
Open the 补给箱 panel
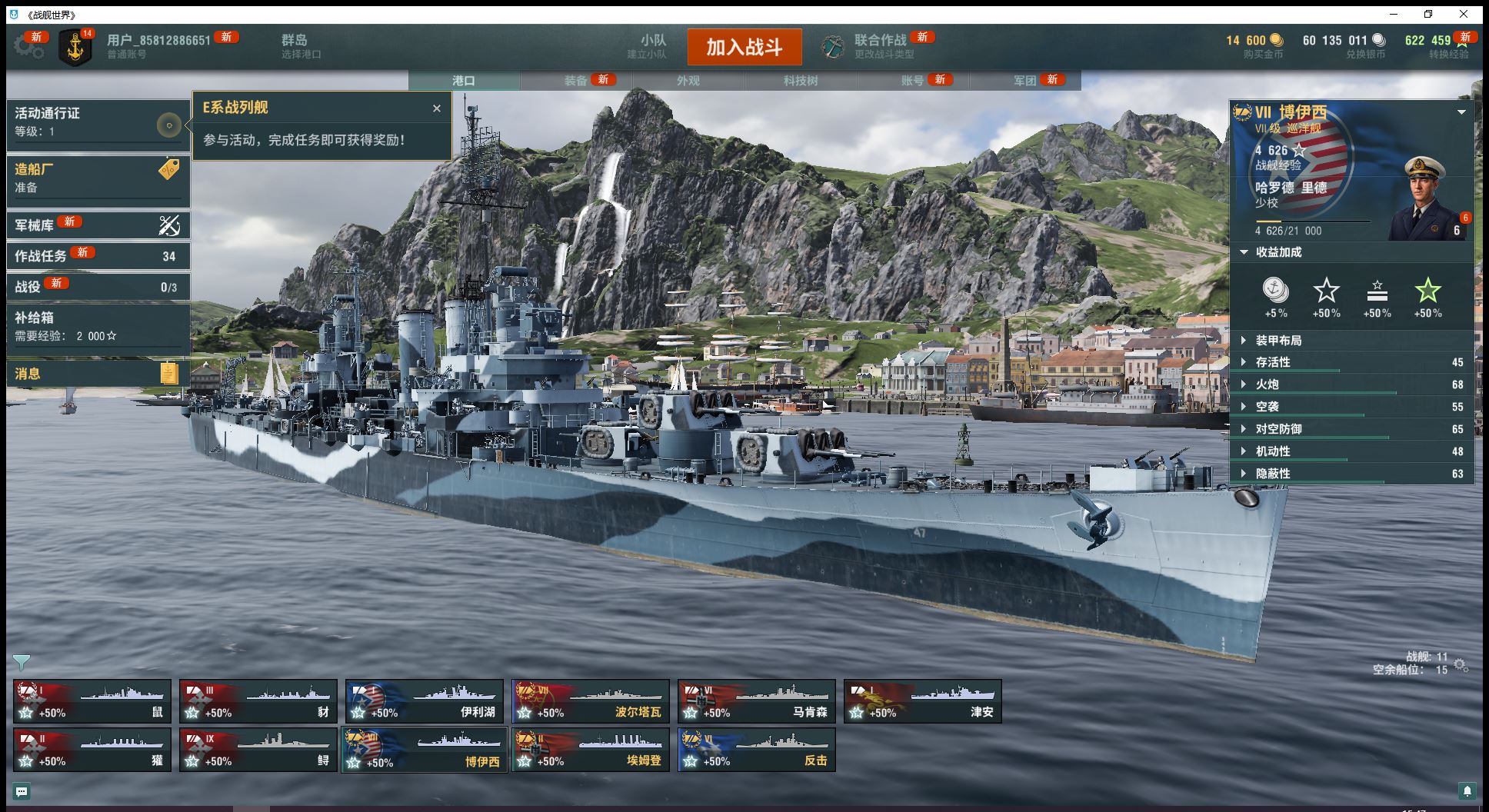click(98, 326)
